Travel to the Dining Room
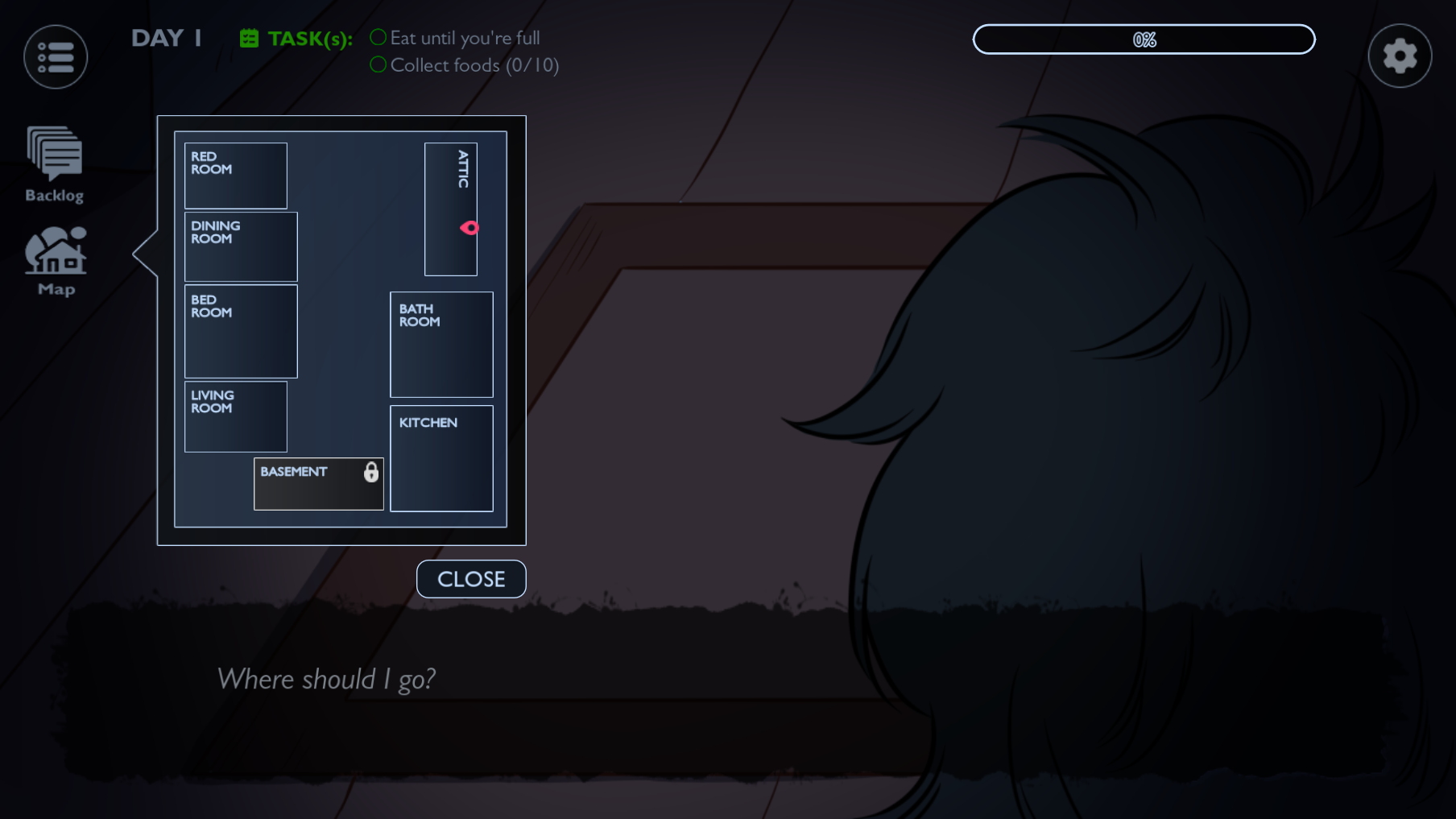This screenshot has height=819, width=1456. [x=240, y=247]
